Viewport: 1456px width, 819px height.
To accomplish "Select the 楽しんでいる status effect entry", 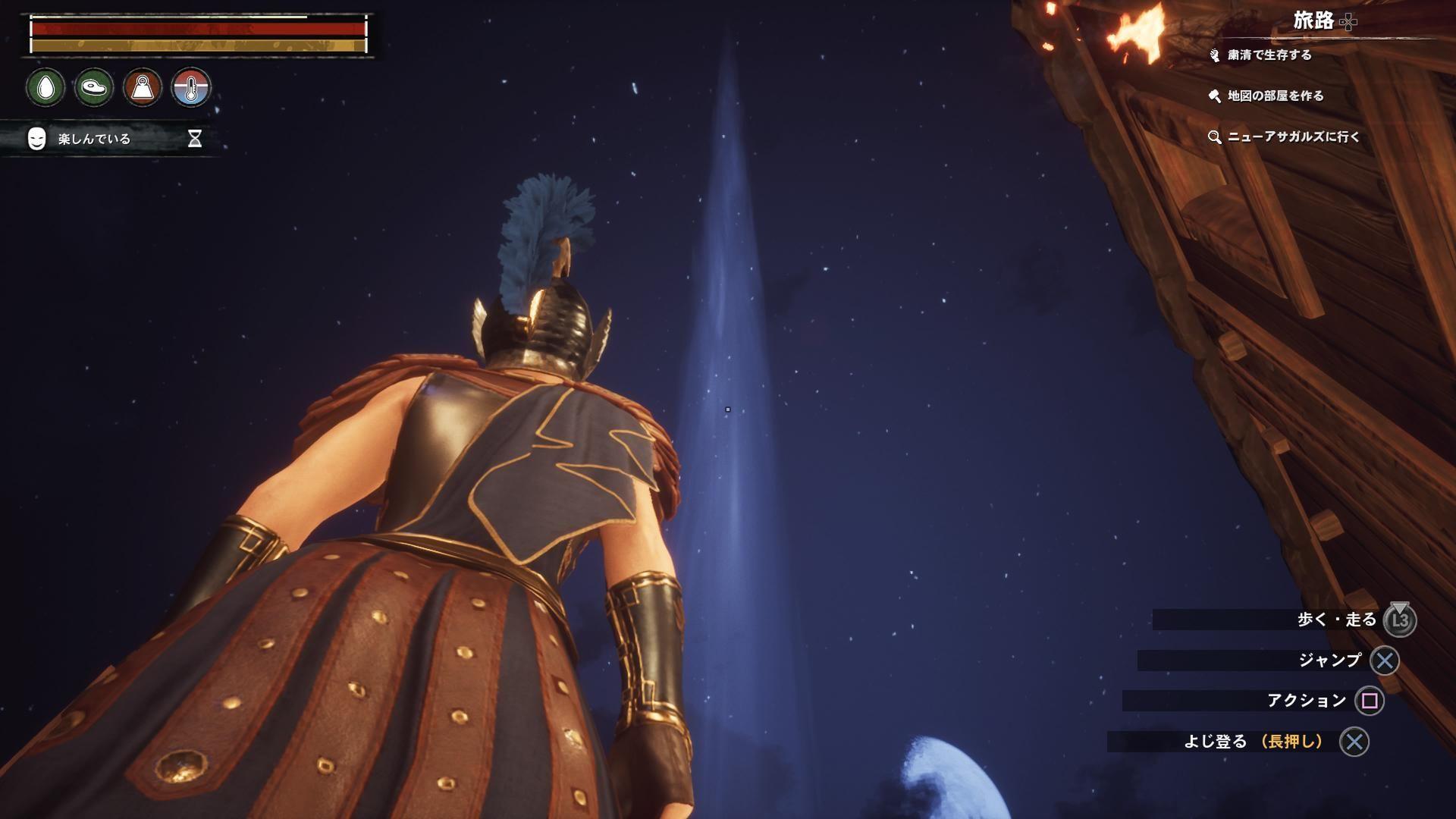I will (94, 139).
